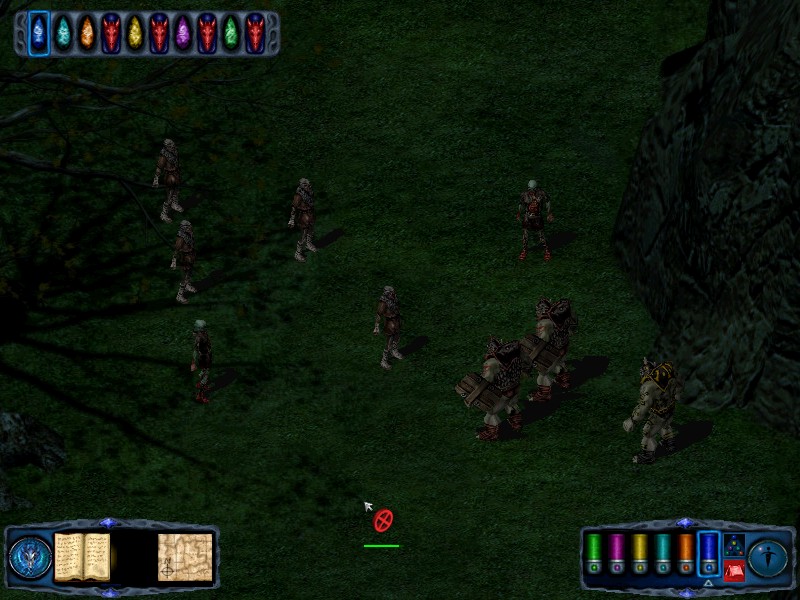800x600 pixels.
Task: Choose the teal mana tube
Action: coord(662,552)
